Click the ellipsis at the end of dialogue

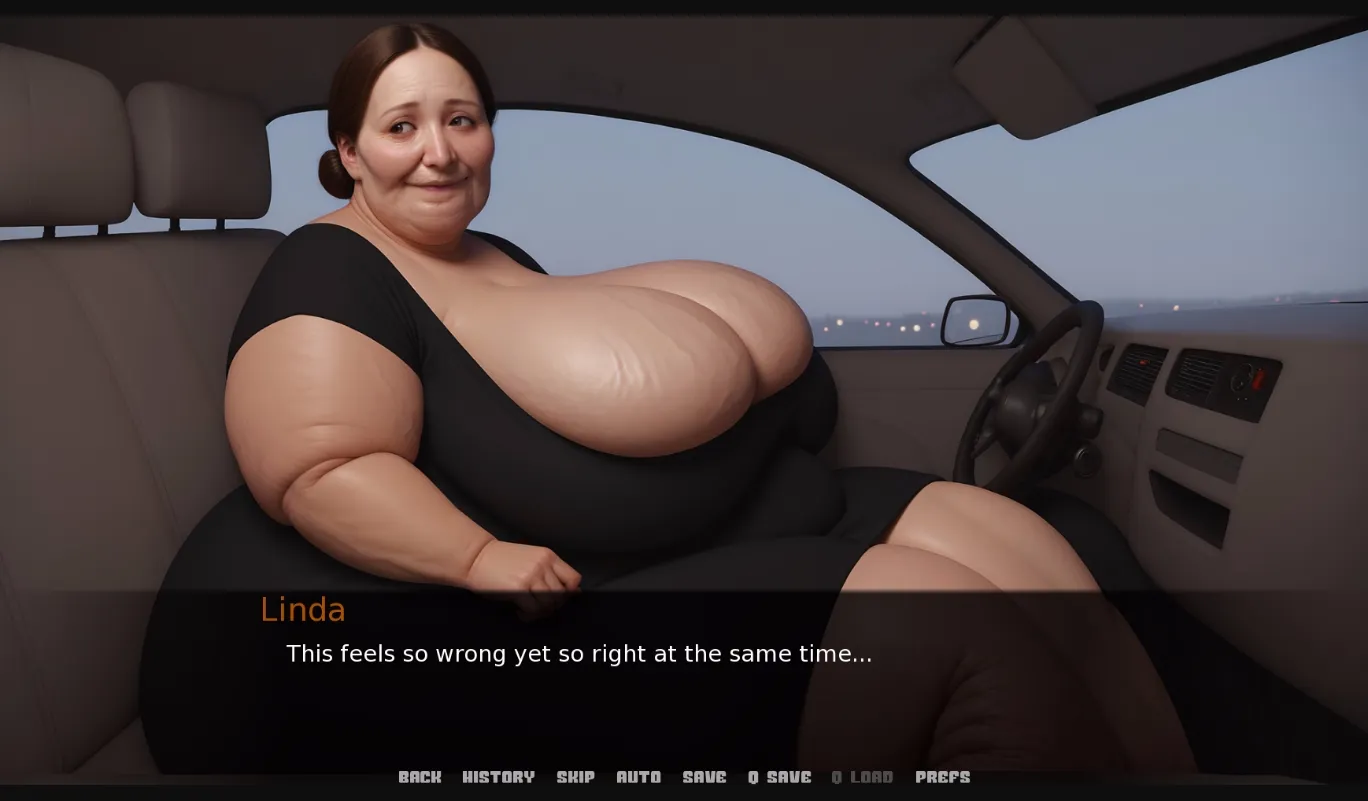(x=862, y=658)
